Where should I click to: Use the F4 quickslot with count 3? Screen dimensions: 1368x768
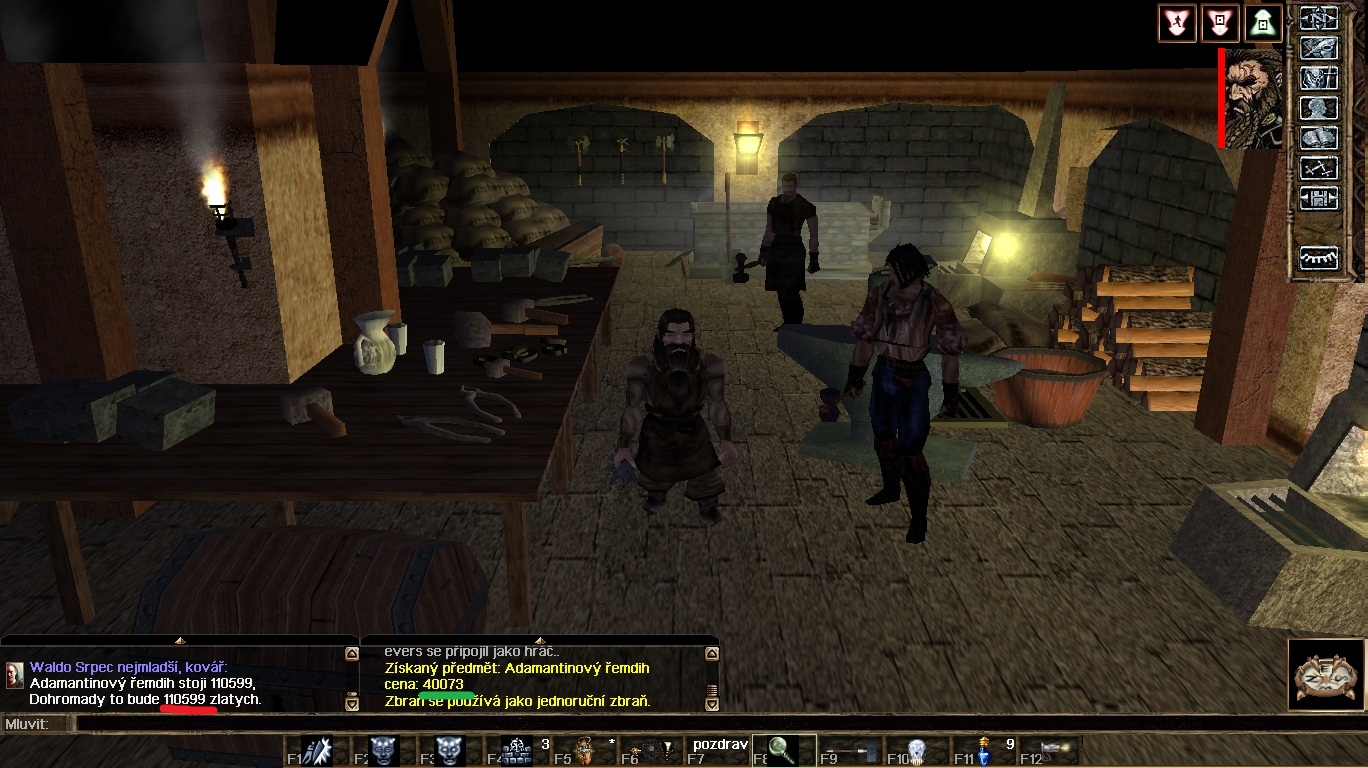tap(517, 750)
